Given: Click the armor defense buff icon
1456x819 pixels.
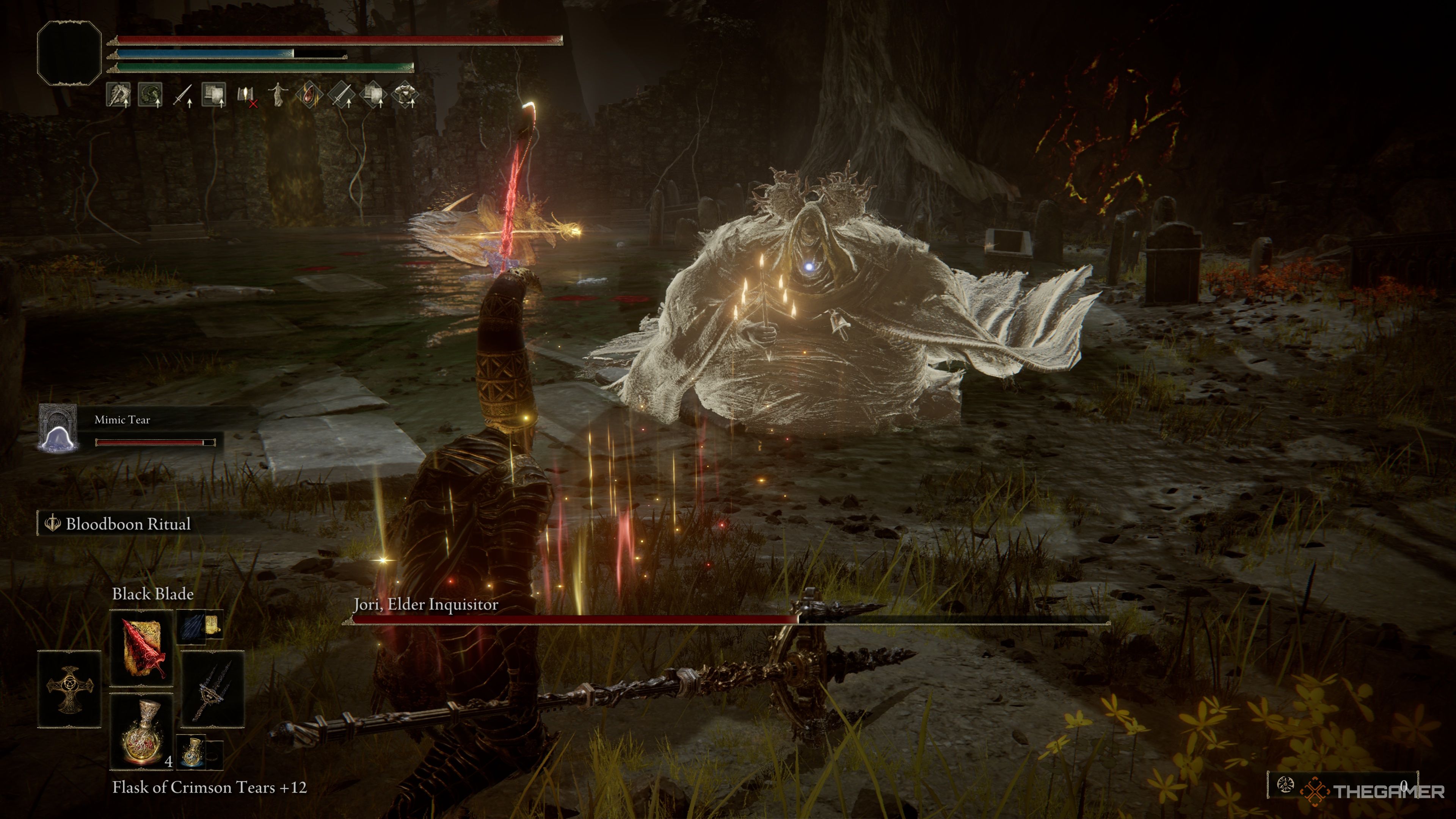Looking at the screenshot, I should pyautogui.click(x=407, y=96).
